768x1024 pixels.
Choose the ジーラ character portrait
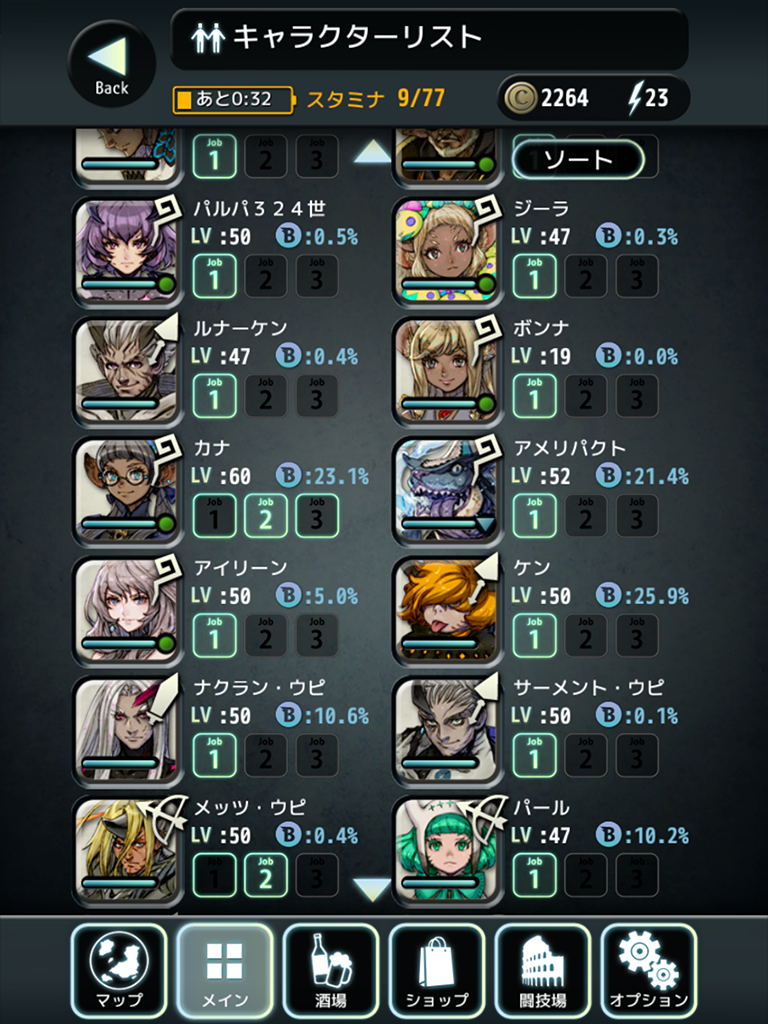click(x=446, y=251)
